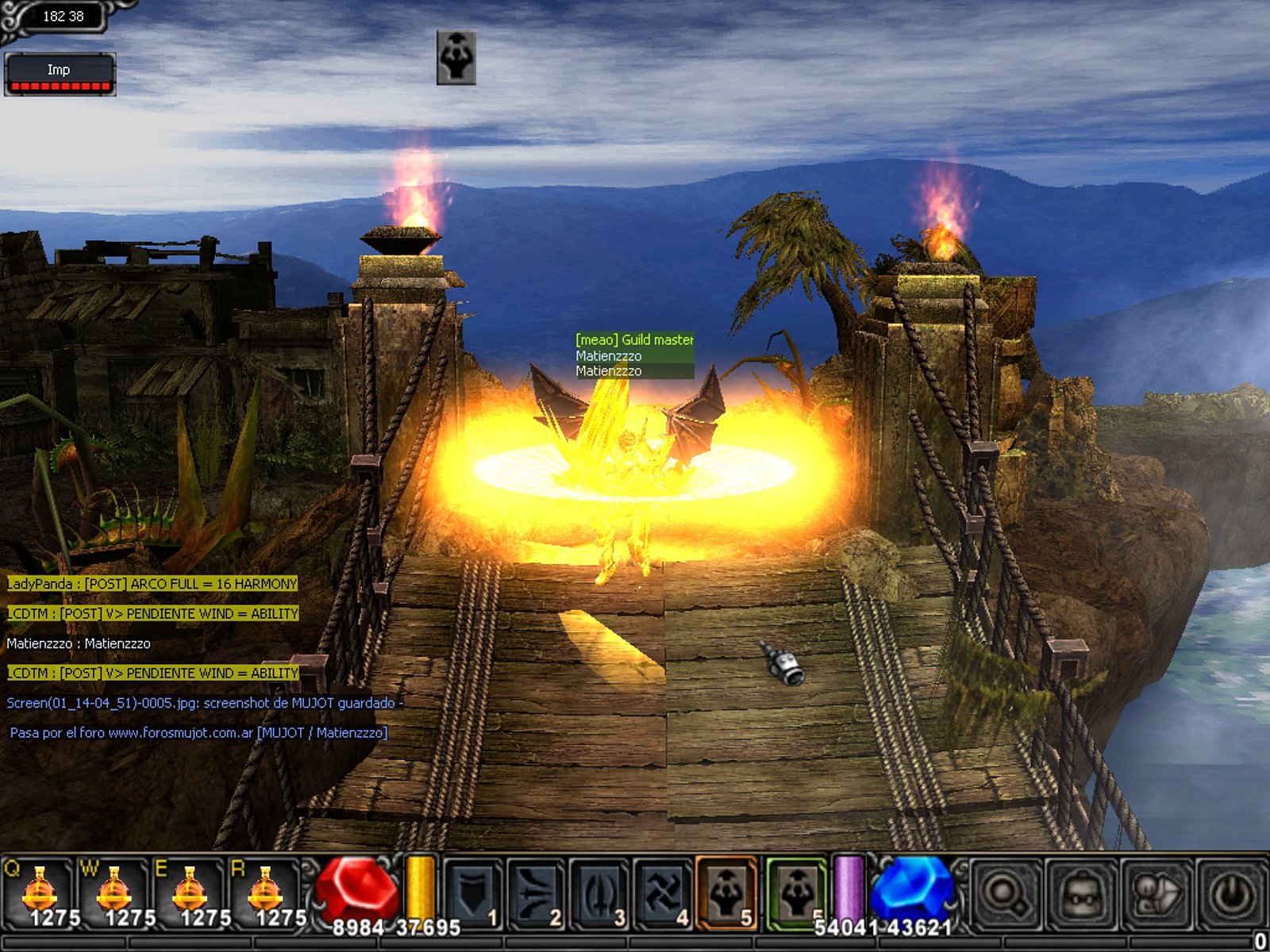Screen dimensions: 1270x952
Task: Use the potion in slot R
Action: (264, 892)
